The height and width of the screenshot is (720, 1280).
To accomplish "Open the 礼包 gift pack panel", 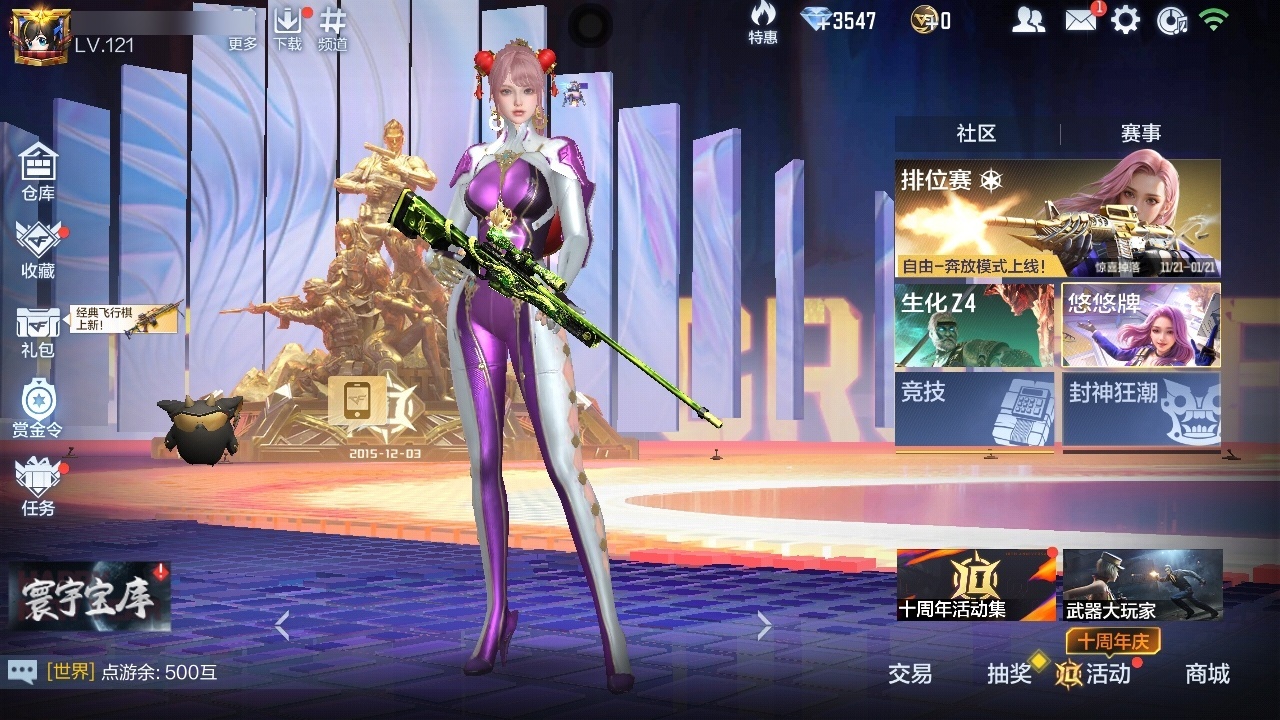I will [37, 327].
